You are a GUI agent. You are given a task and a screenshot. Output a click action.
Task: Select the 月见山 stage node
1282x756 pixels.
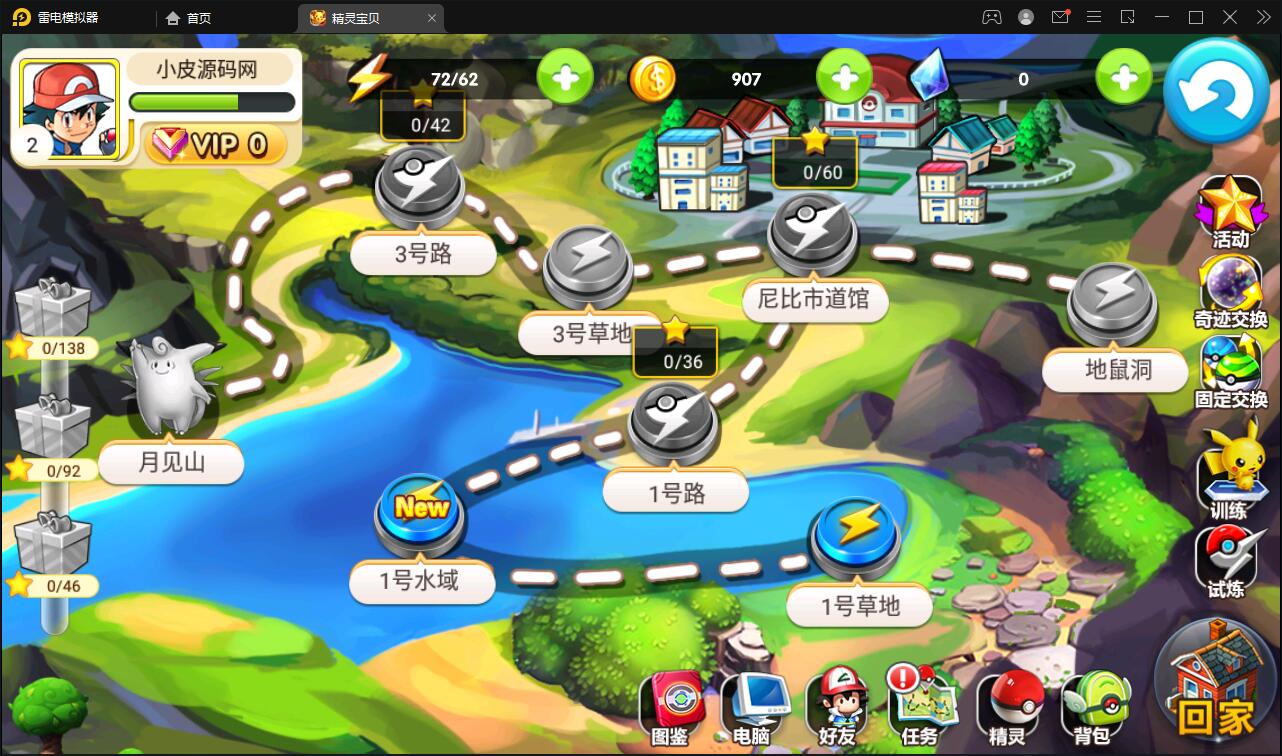(170, 385)
